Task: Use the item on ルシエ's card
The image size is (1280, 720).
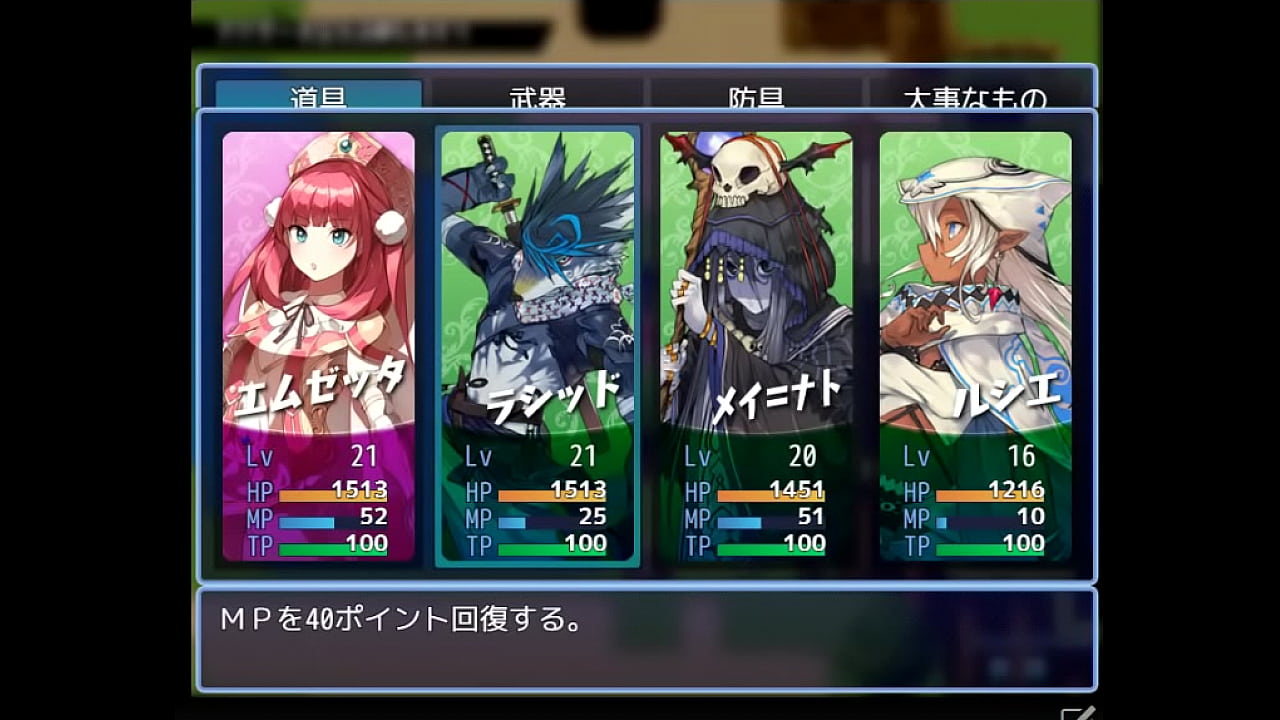Action: pos(975,346)
